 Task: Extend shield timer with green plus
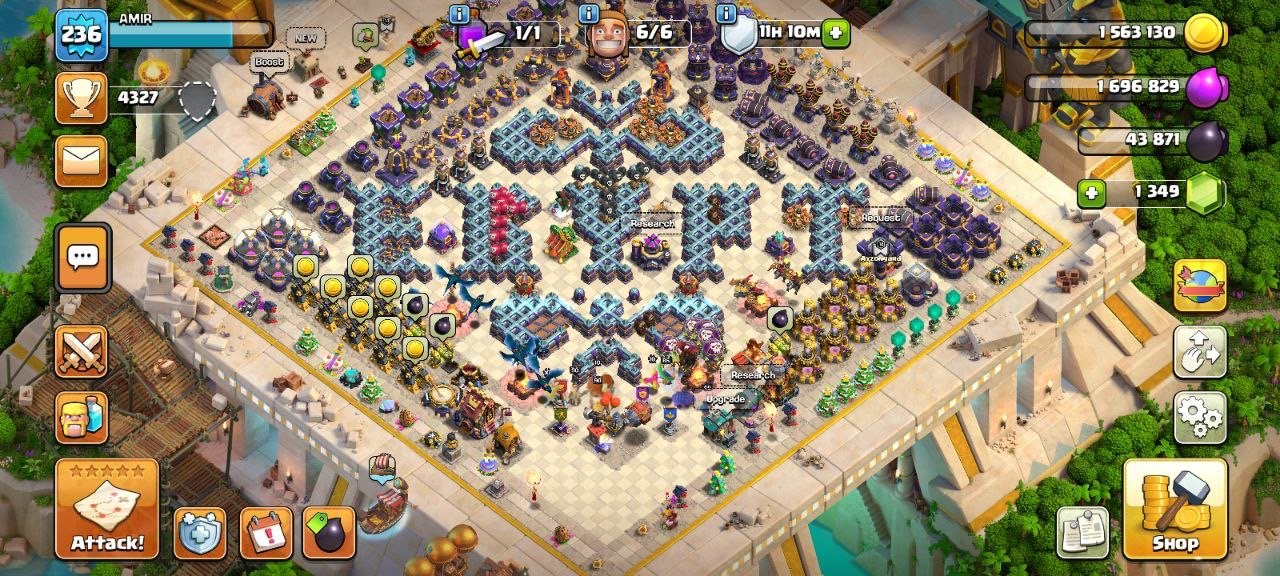(836, 33)
